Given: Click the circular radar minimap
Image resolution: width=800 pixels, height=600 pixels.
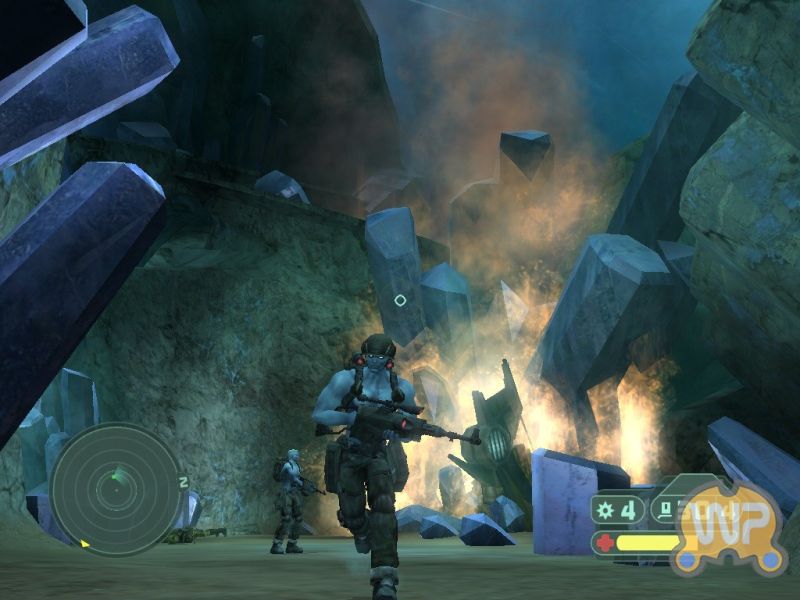Looking at the screenshot, I should pos(116,490).
